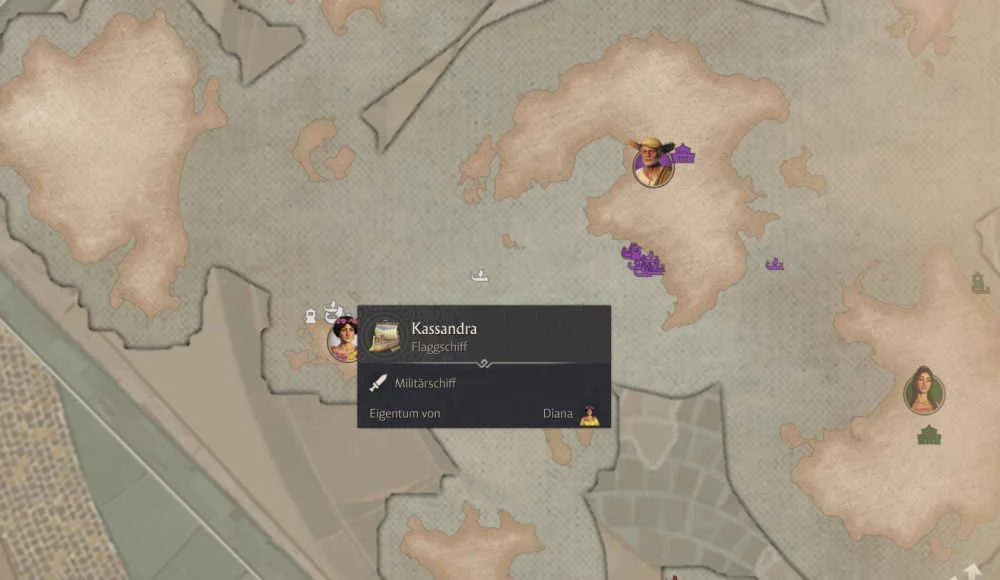Select the olive-green ship marker near the right edge
The image size is (1000, 580).
pos(980,283)
